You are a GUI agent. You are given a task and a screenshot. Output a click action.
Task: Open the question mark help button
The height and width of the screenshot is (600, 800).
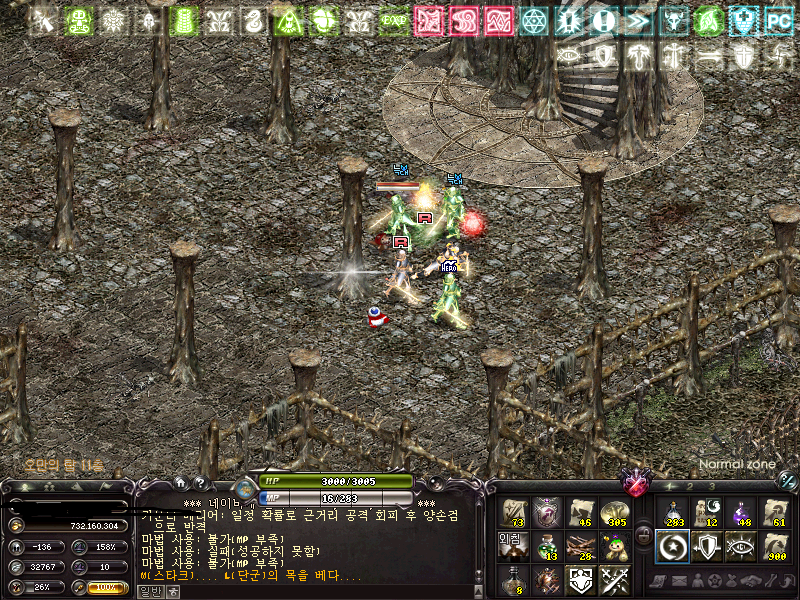pyautogui.click(x=199, y=483)
